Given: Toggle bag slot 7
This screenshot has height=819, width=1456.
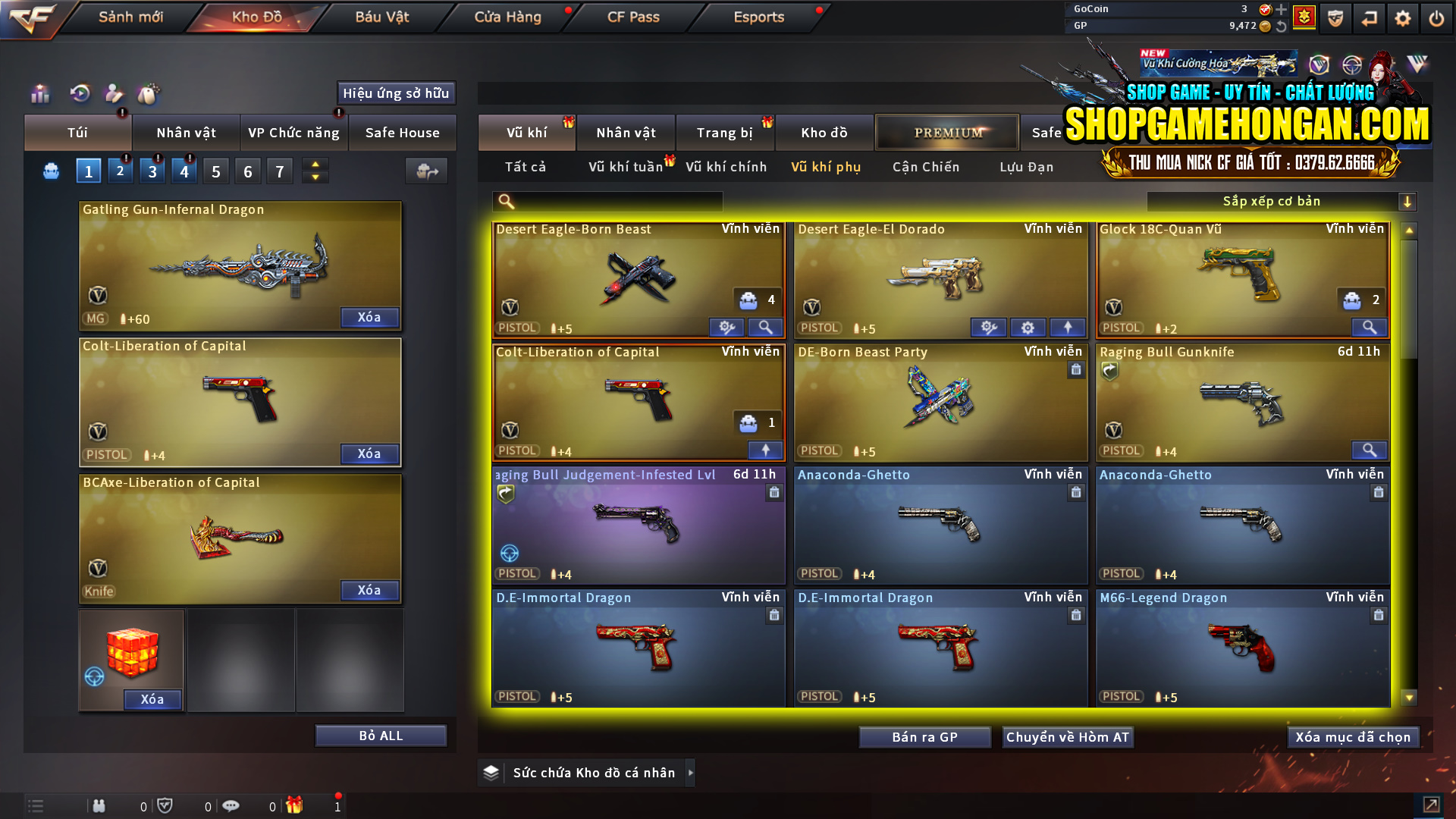Looking at the screenshot, I should click(279, 171).
